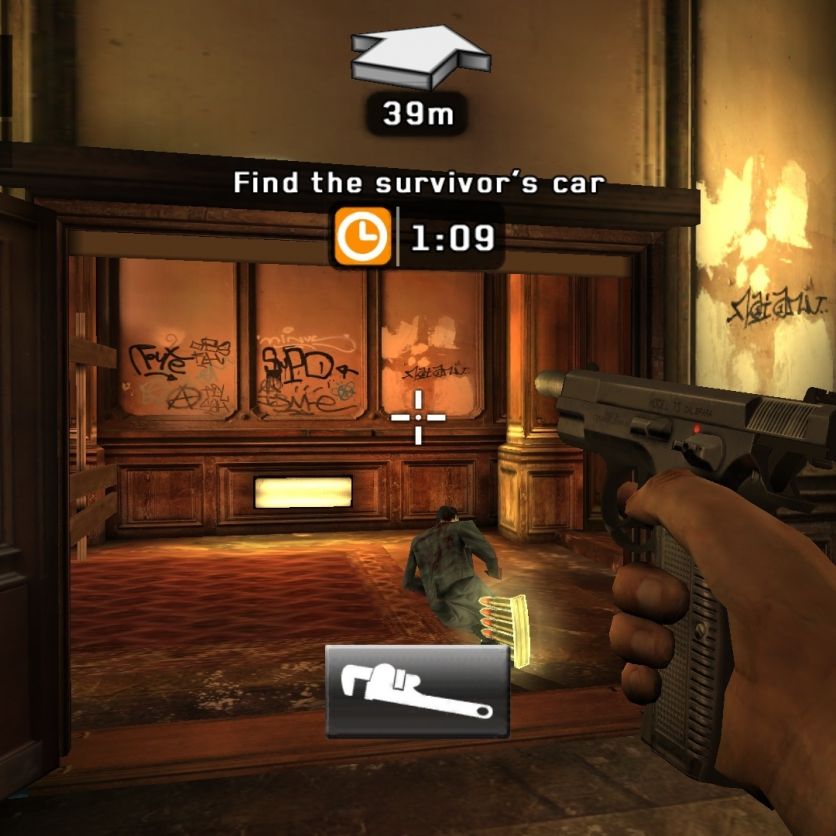This screenshot has height=836, width=836.
Task: Click the white objective direction arrow
Action: [420, 55]
